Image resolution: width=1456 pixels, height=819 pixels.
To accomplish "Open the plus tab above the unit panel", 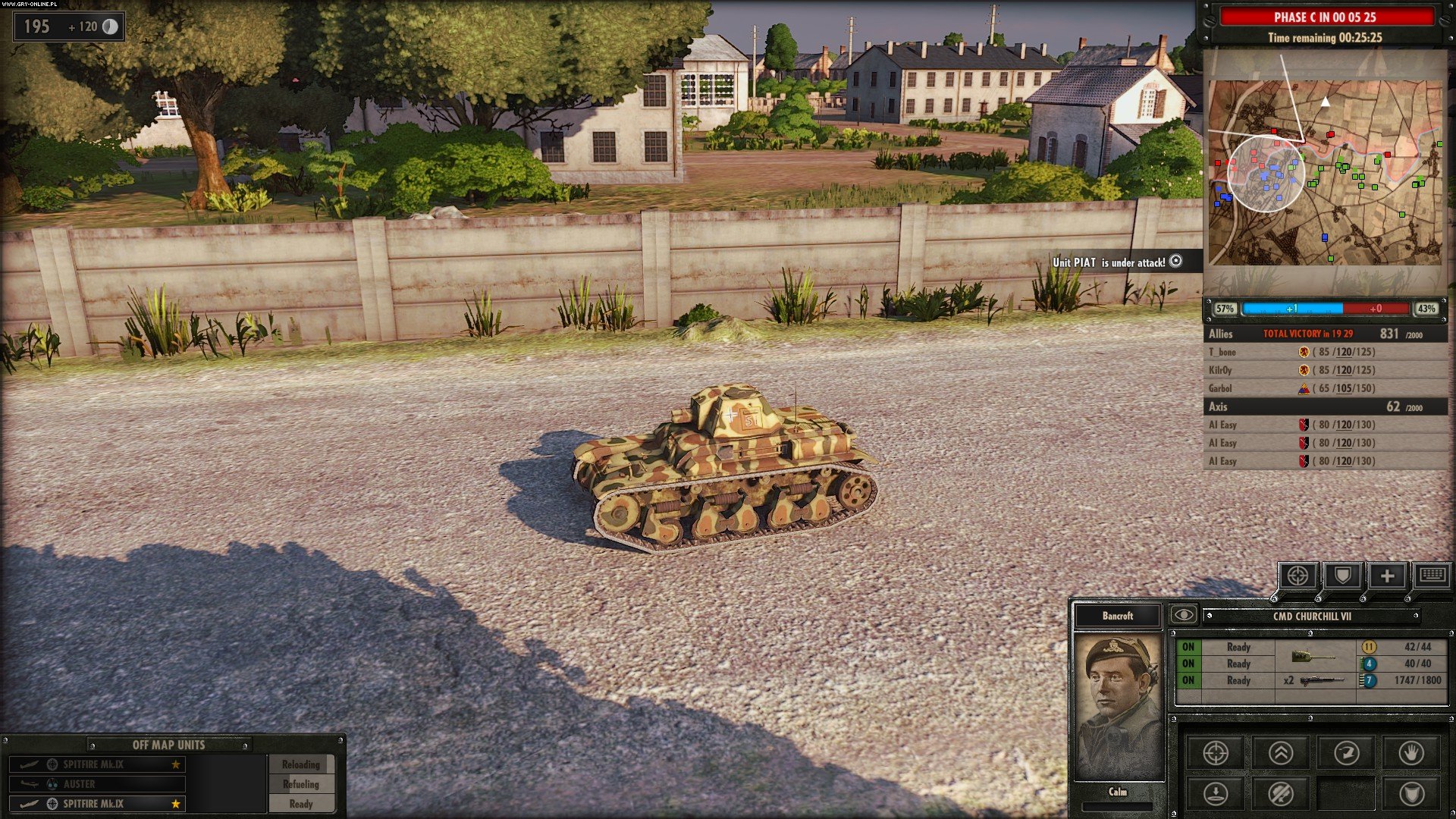I will coord(1387,576).
